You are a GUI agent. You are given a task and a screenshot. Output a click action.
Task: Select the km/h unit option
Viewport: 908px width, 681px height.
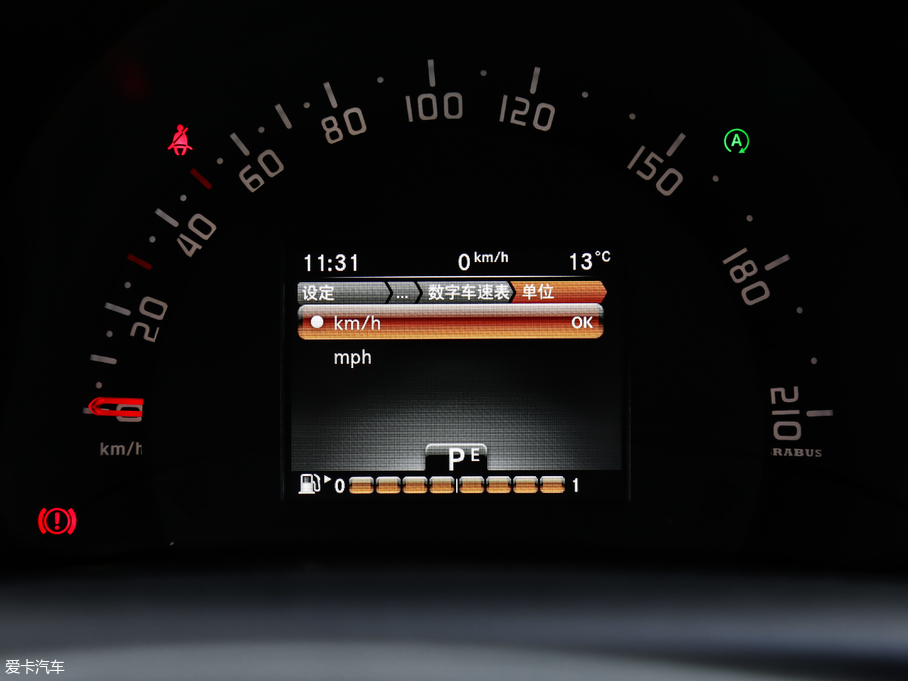click(x=357, y=323)
